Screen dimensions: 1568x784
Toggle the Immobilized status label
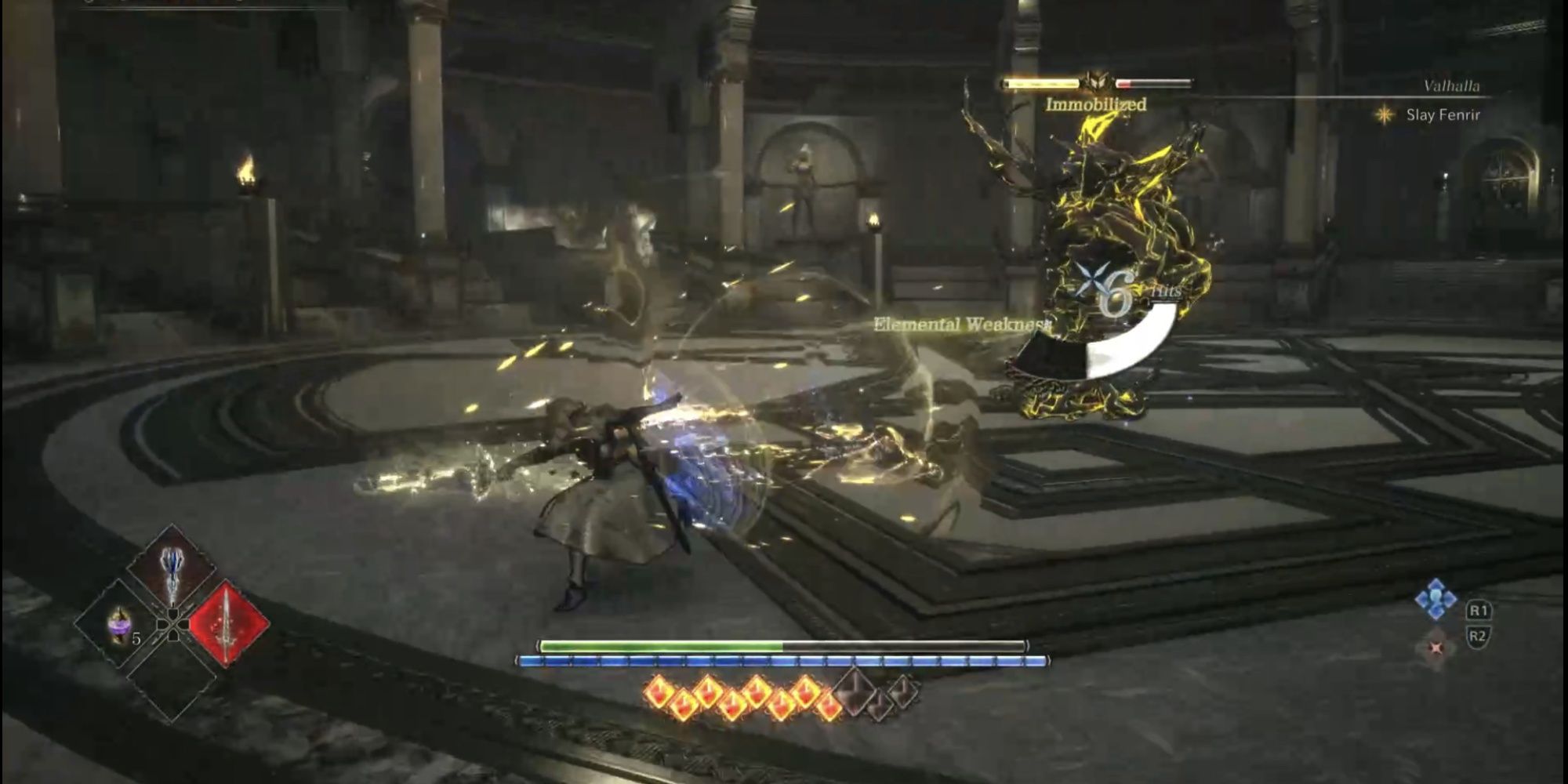tap(1096, 103)
